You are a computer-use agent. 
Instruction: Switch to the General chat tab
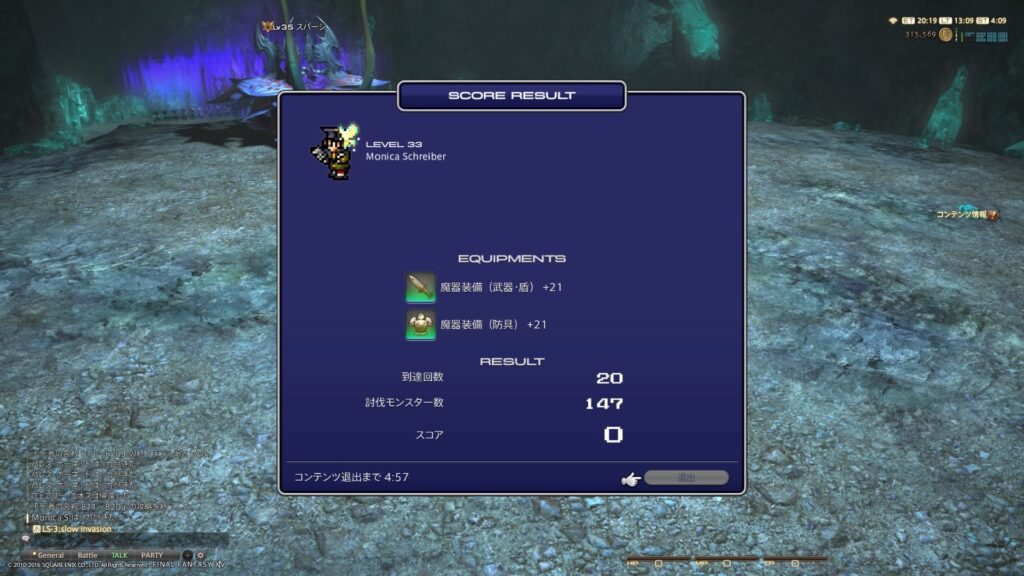(x=51, y=555)
